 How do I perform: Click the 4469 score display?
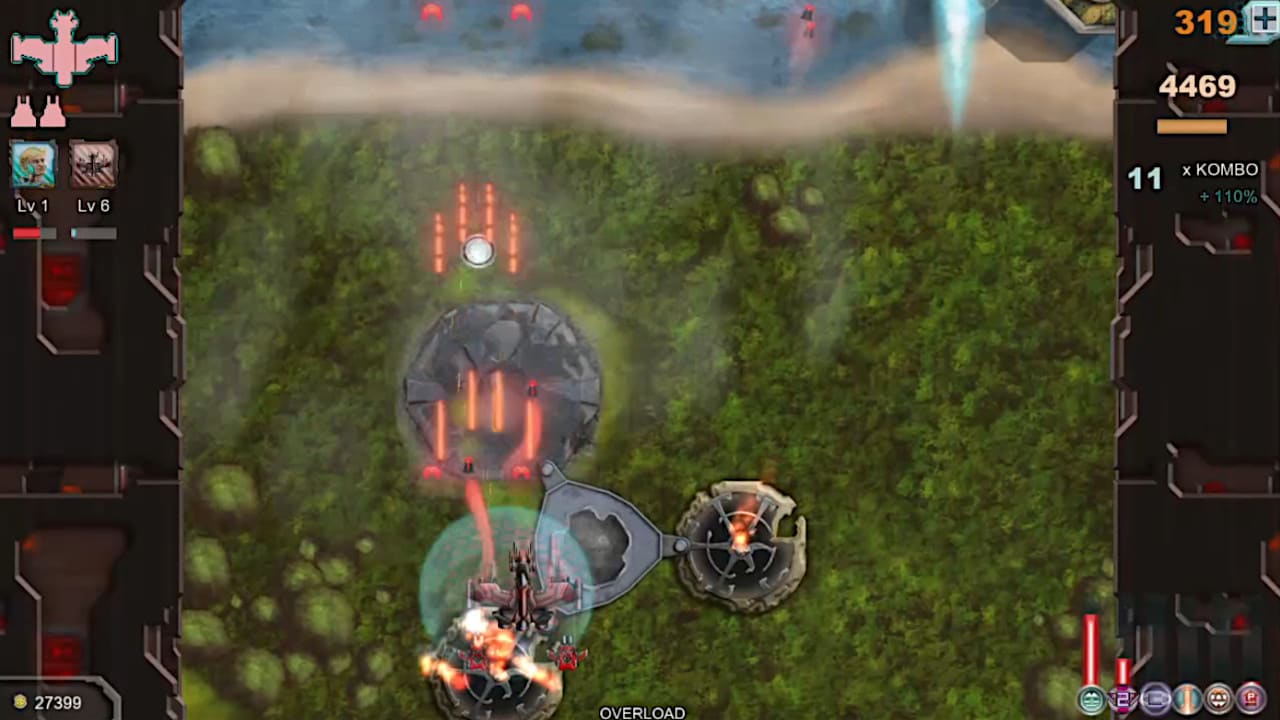coord(1196,87)
